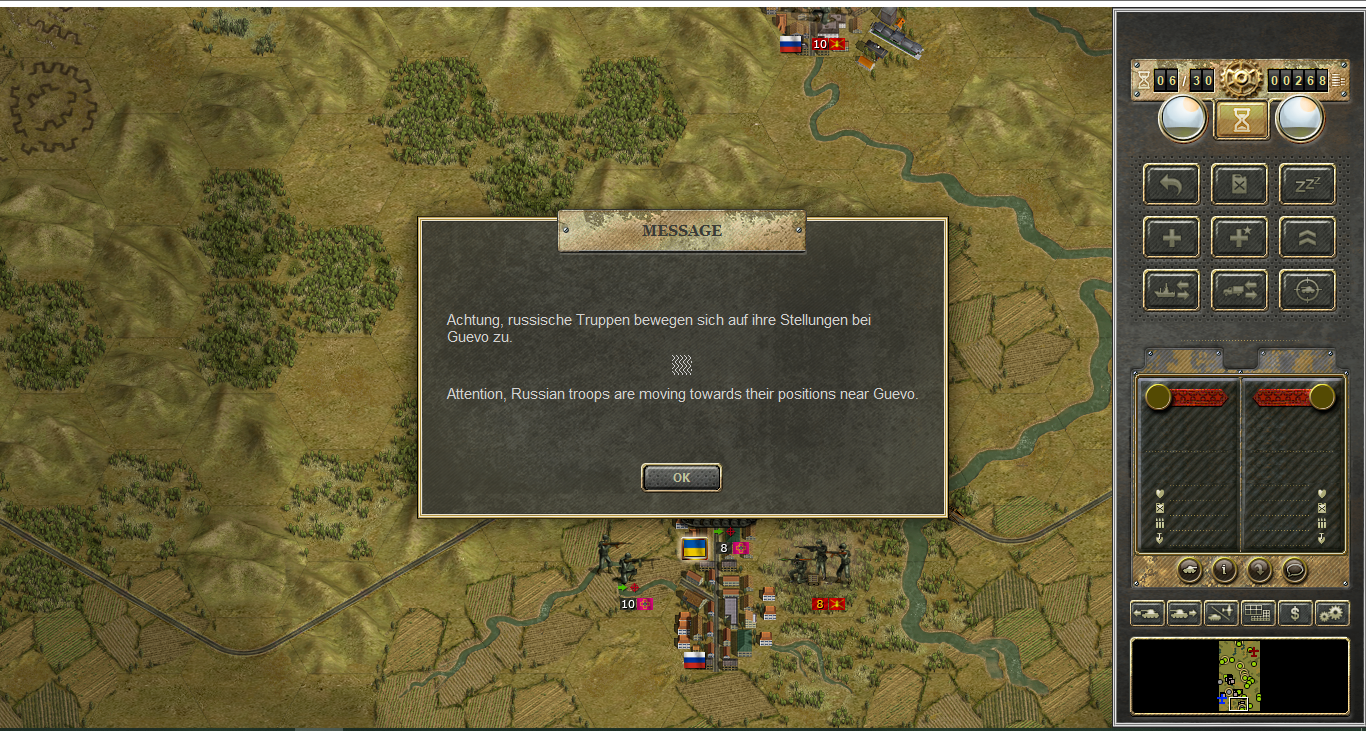Upgrade the unit with the chevrons button

coord(1307,237)
